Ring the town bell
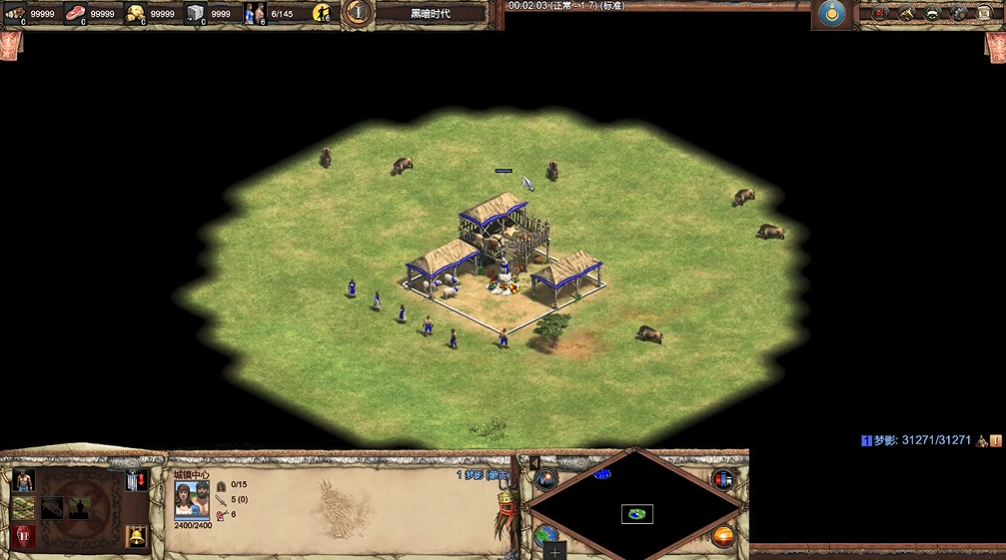 [136, 536]
